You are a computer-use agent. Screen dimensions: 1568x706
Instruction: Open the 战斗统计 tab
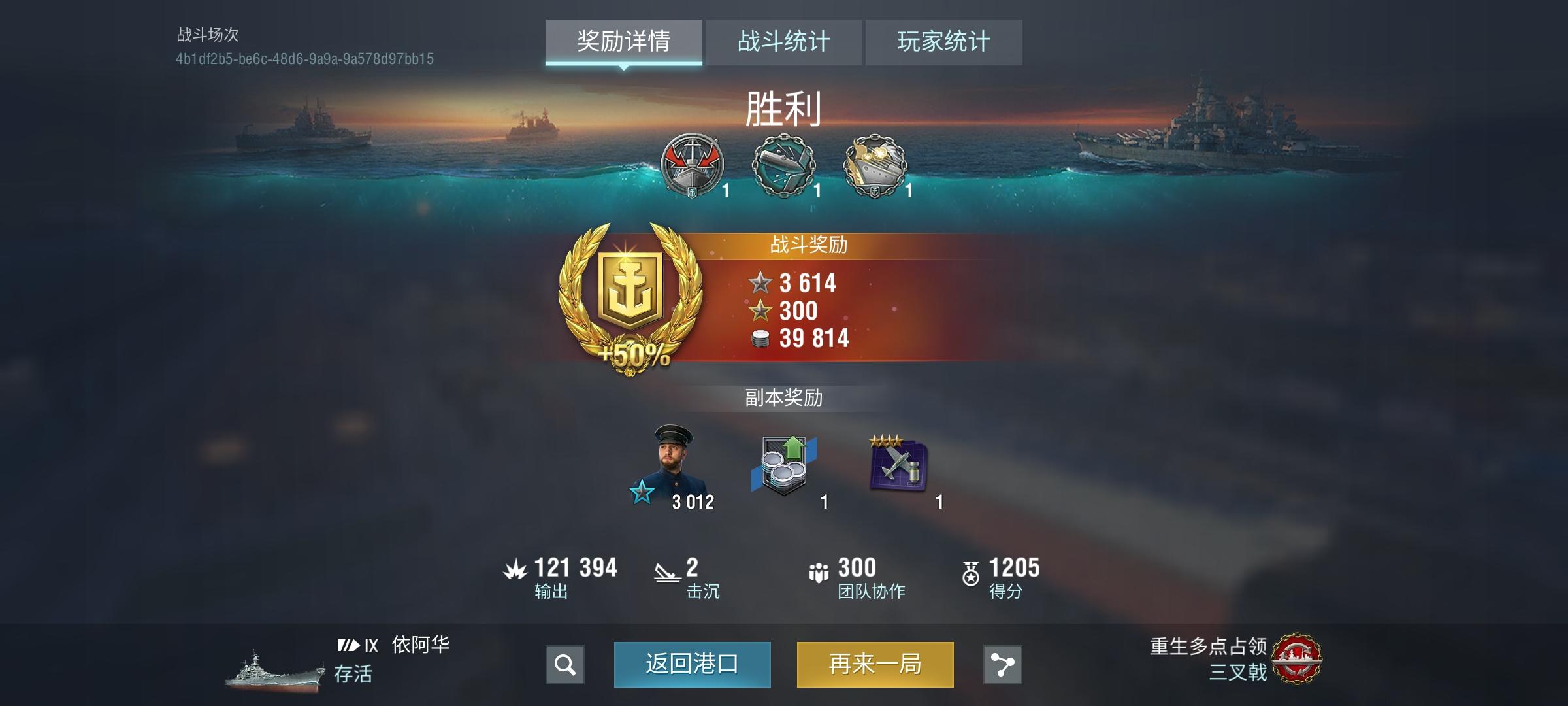[784, 41]
